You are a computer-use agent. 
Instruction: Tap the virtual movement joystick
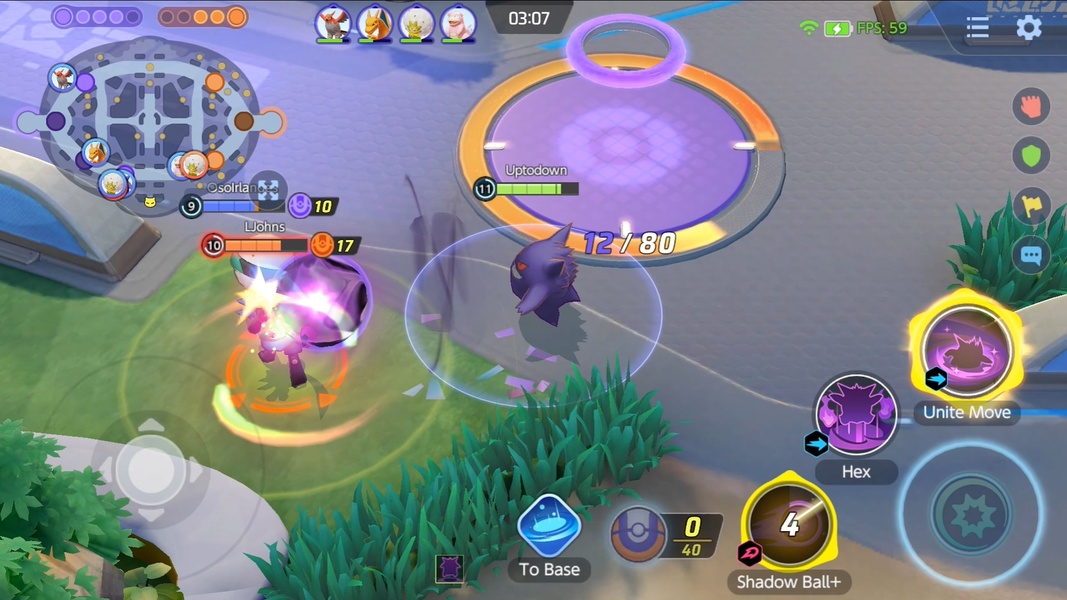click(150, 468)
